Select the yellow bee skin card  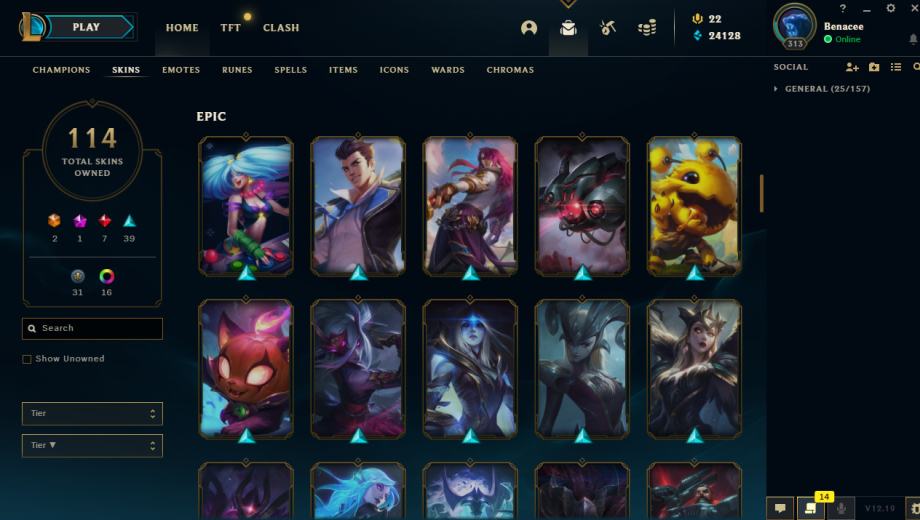695,206
